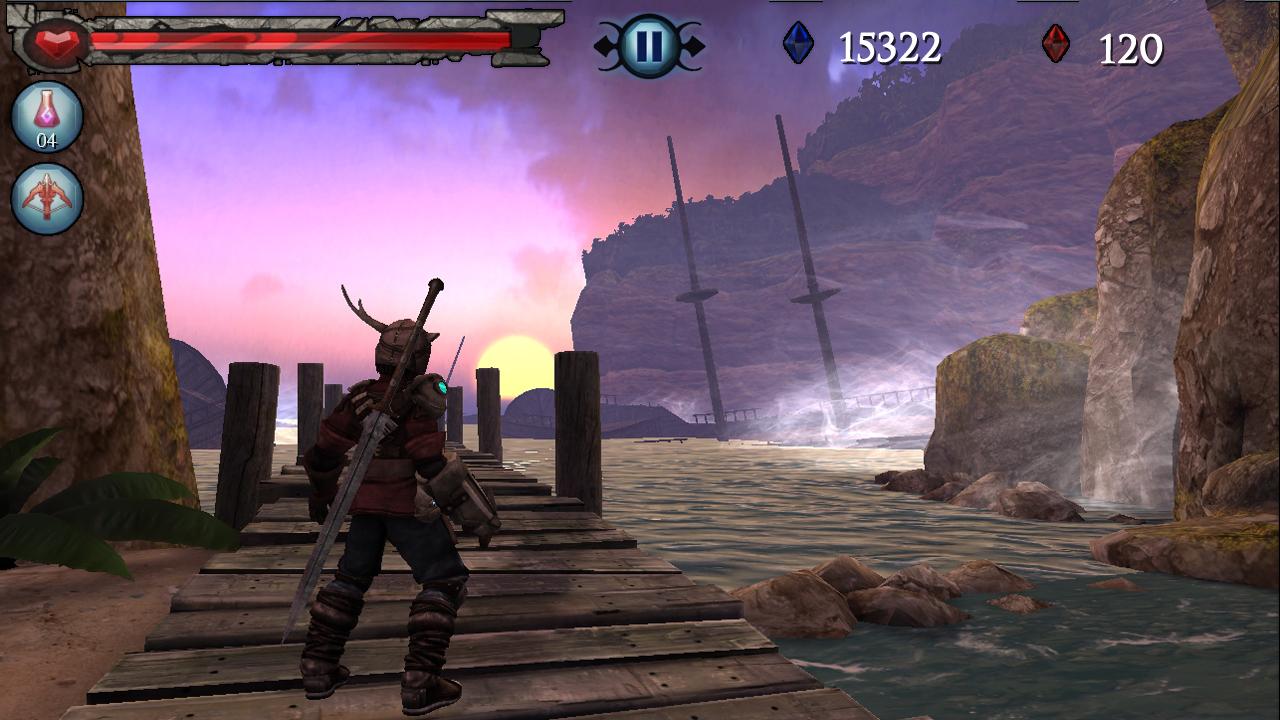Use the health potion flask
This screenshot has height=720, width=1280.
pos(47,117)
